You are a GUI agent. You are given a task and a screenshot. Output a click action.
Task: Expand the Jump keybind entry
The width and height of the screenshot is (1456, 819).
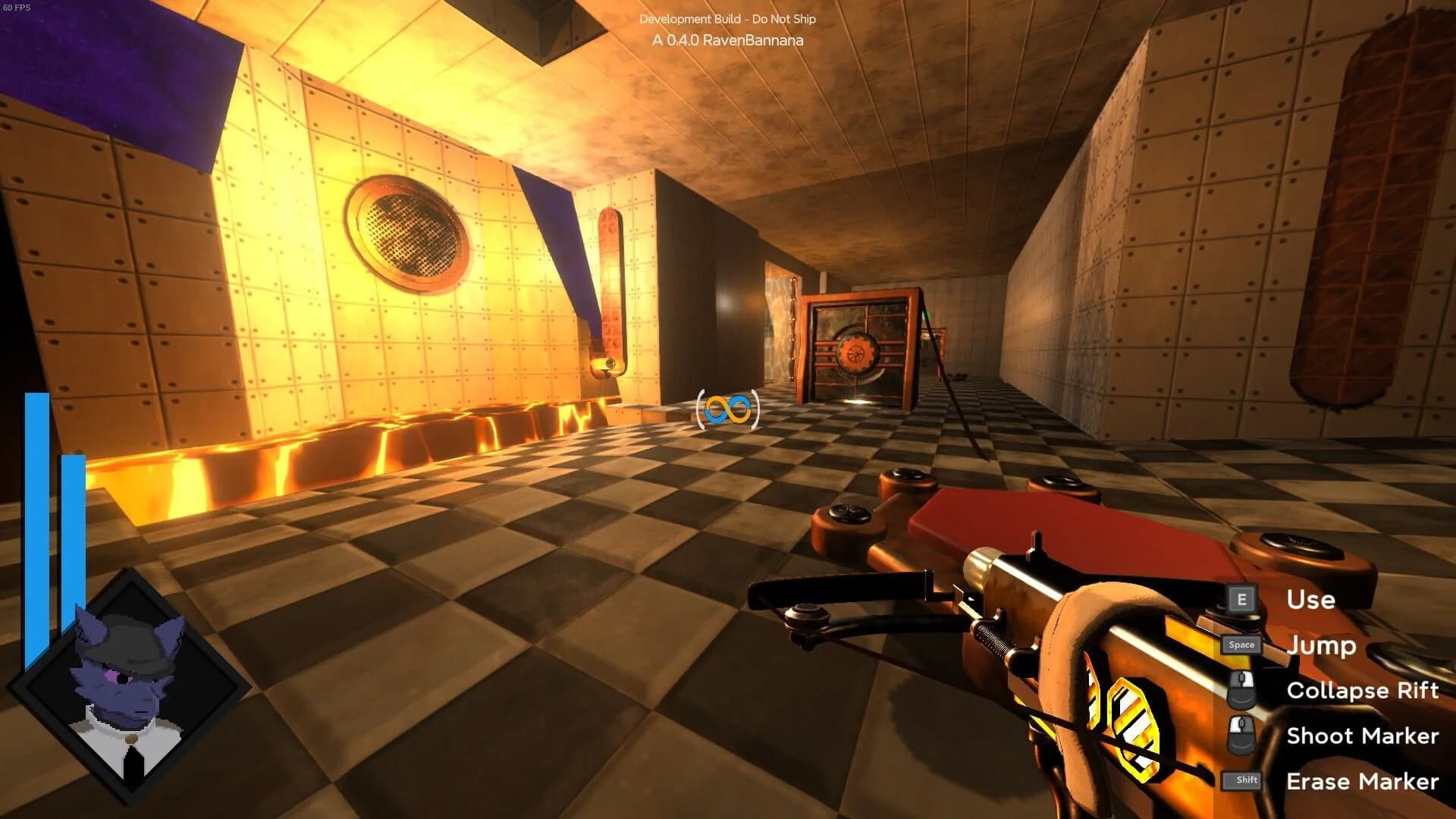tap(1322, 645)
